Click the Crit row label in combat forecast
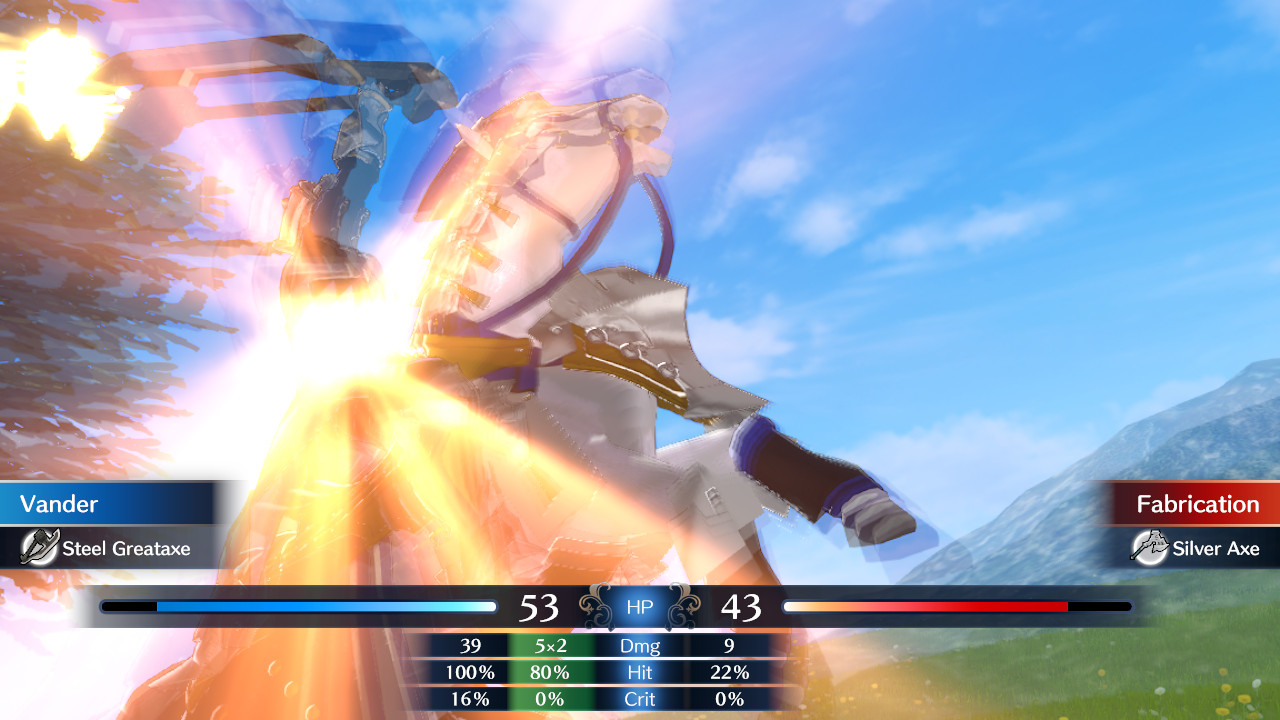This screenshot has width=1280, height=720. click(640, 700)
